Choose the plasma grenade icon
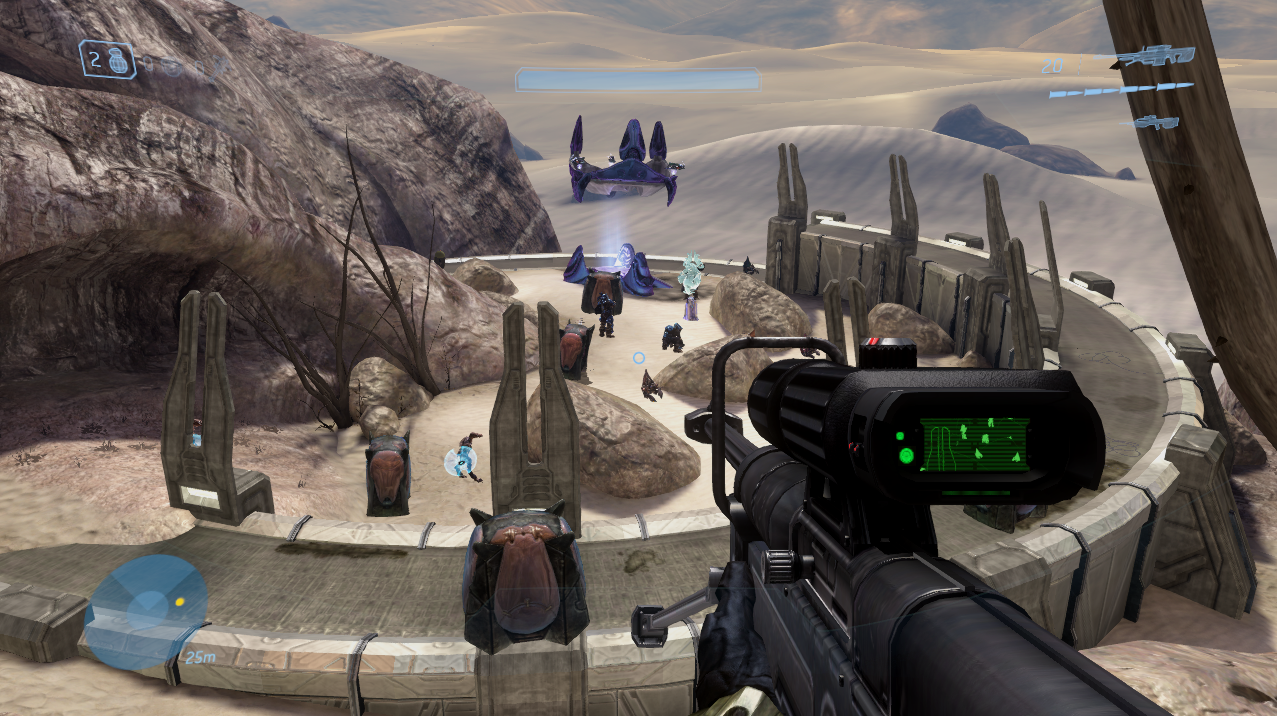The height and width of the screenshot is (716, 1277). (172, 67)
